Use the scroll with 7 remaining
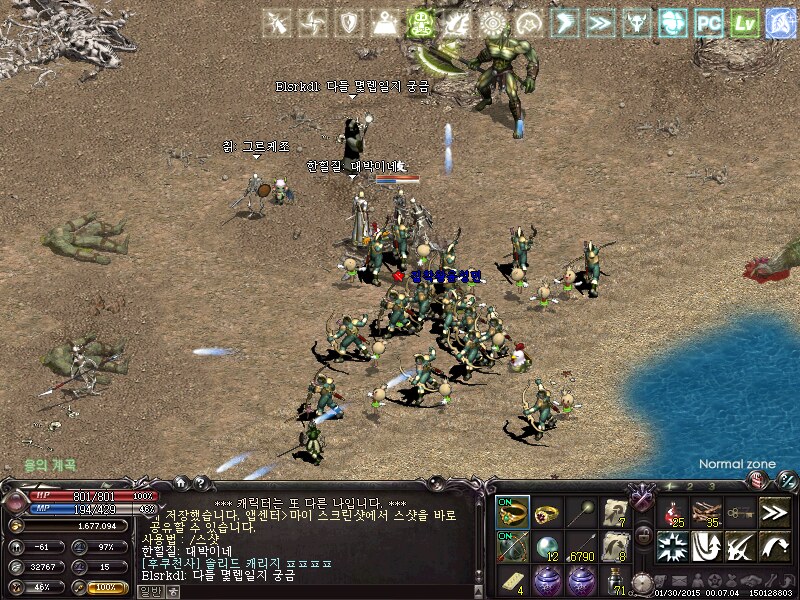The height and width of the screenshot is (600, 800). pos(614,512)
